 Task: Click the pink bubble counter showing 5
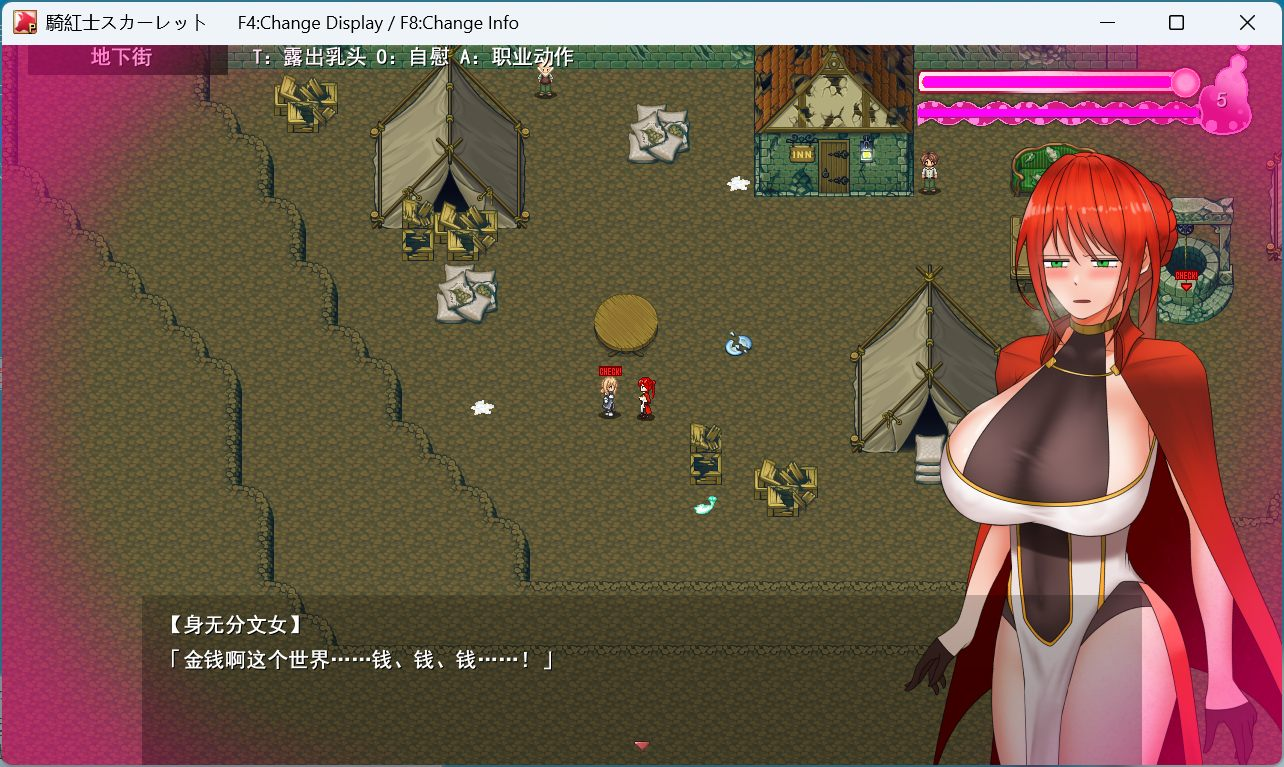pyautogui.click(x=1221, y=99)
